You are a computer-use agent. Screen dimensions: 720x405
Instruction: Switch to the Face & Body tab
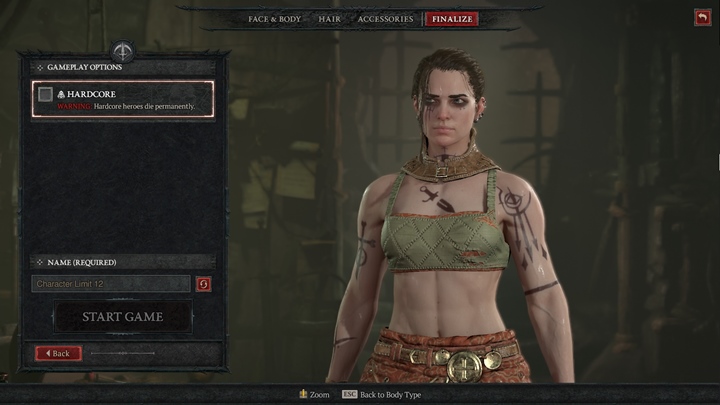(x=274, y=19)
